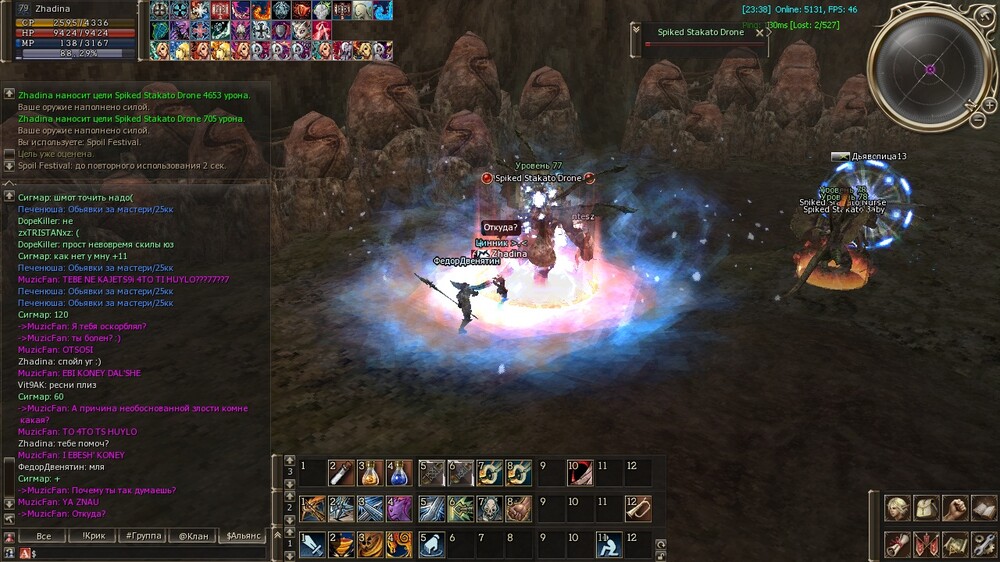
Task: Use the horn item in slot 12
Action: point(637,508)
